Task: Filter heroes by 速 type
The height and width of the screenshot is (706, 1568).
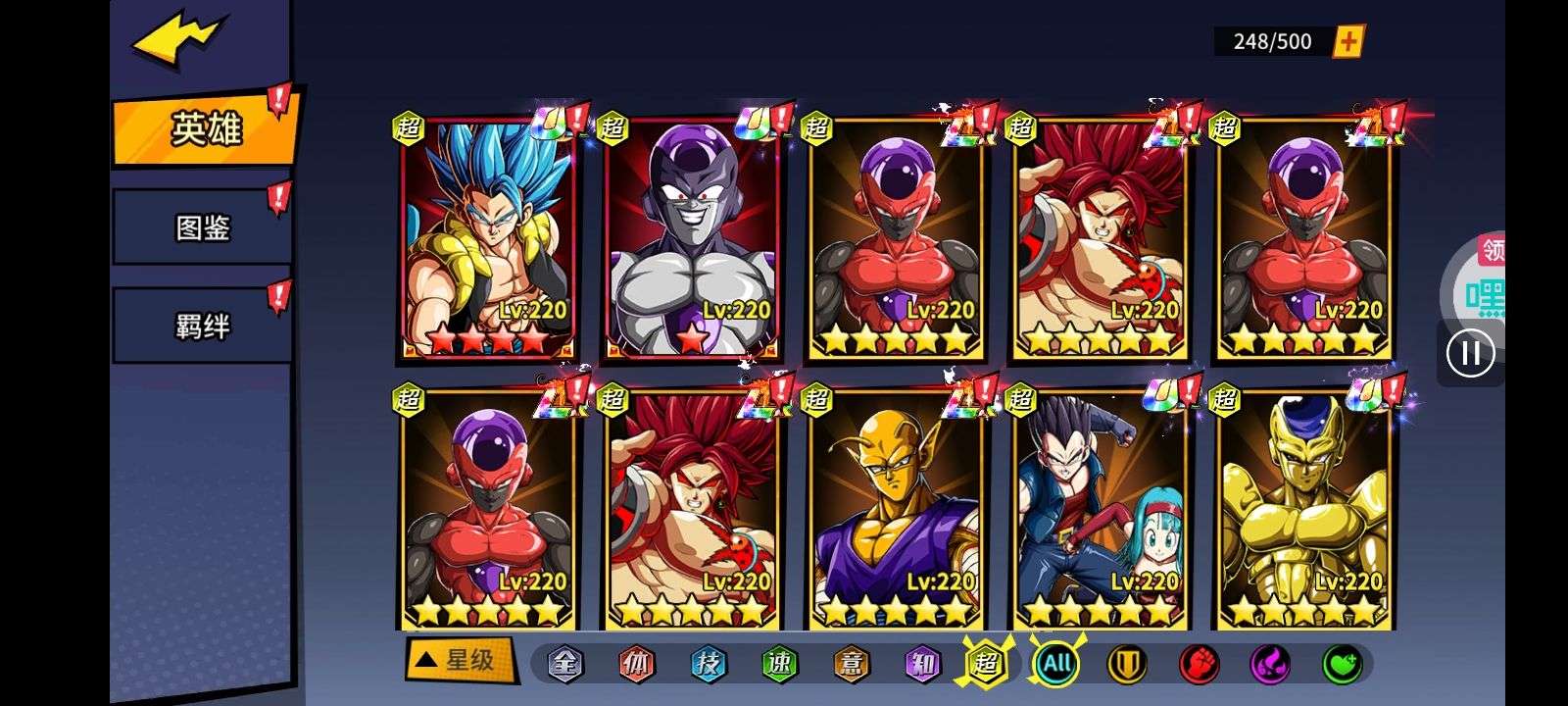Action: pos(779,665)
